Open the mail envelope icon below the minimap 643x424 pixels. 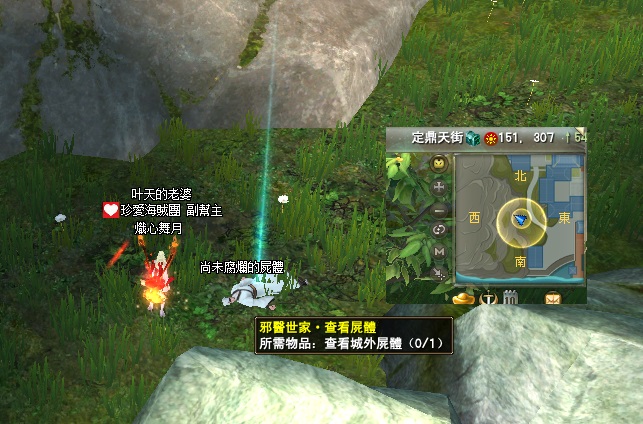pos(552,297)
